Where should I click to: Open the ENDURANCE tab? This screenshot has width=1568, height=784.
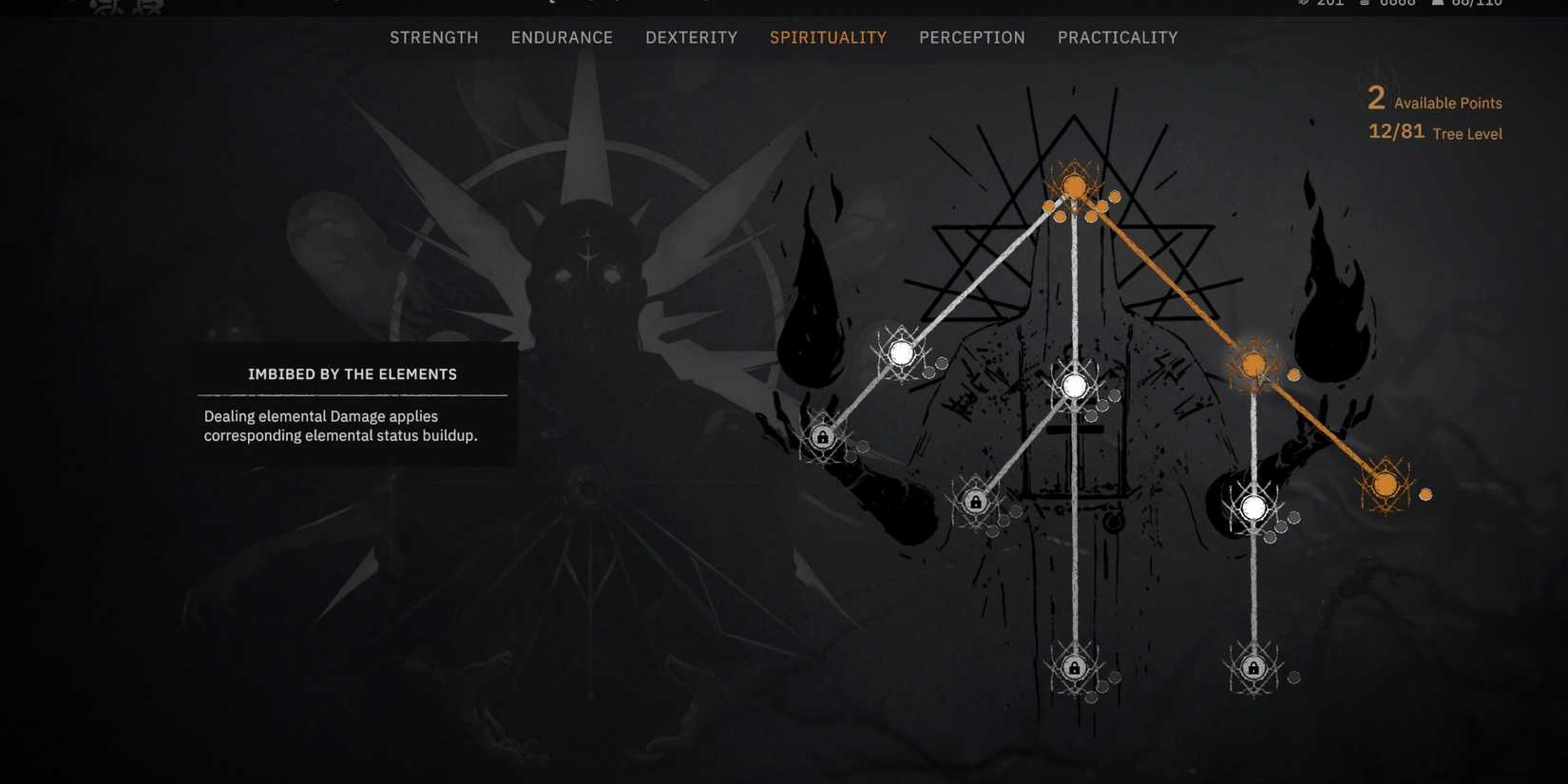tap(562, 37)
